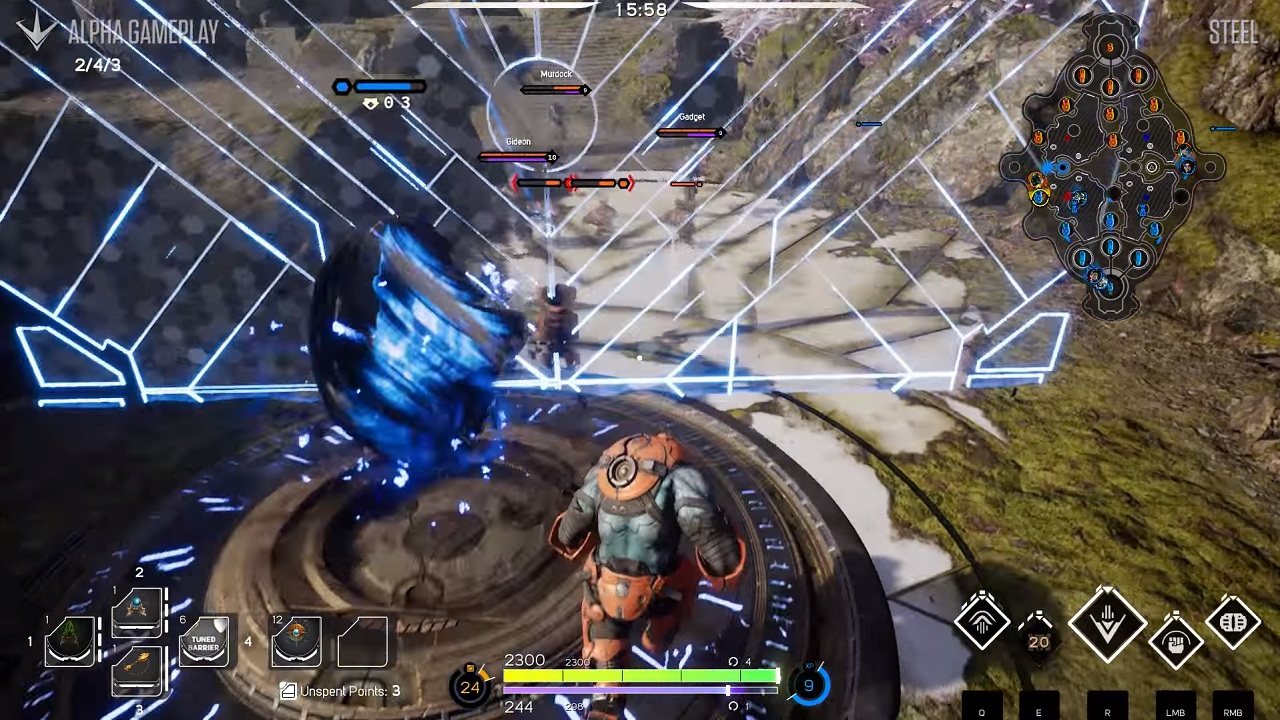
Task: Select the orange orb card slot
Action: 297,641
